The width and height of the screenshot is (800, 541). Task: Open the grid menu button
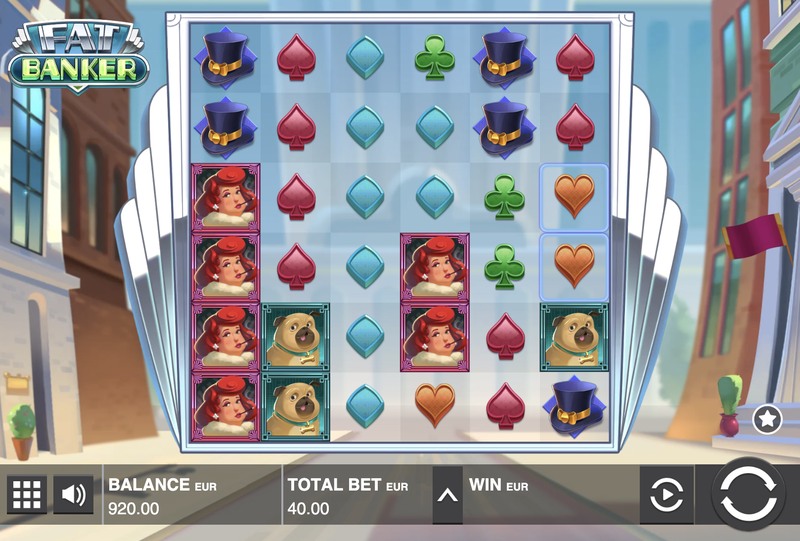[x=27, y=494]
